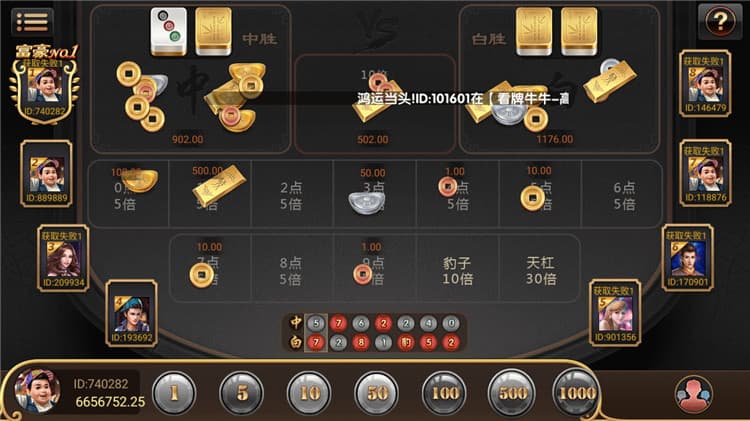Select the 5 chip
The height and width of the screenshot is (421, 750).
tap(241, 392)
